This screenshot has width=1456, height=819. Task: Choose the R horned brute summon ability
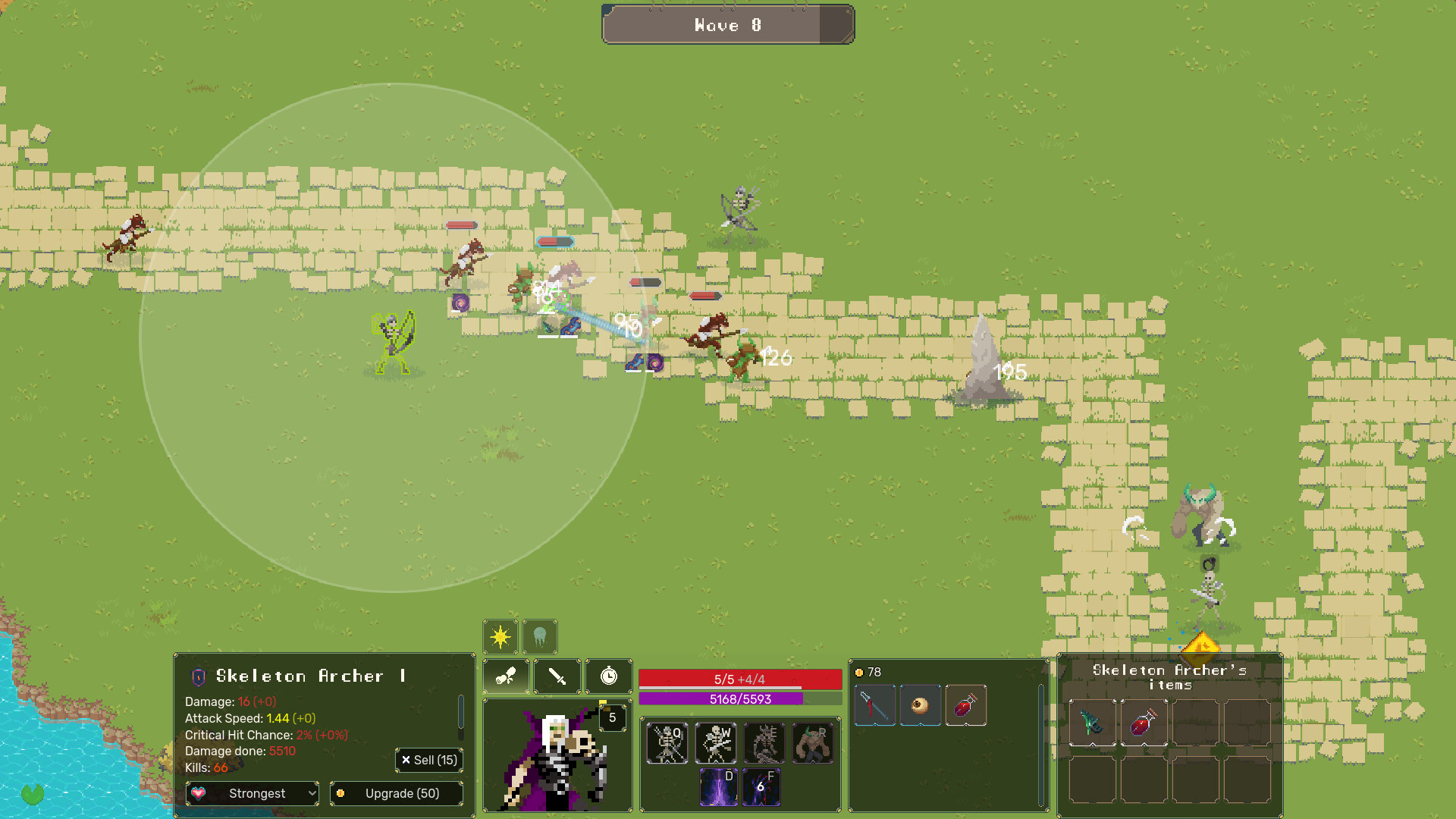pos(813,742)
